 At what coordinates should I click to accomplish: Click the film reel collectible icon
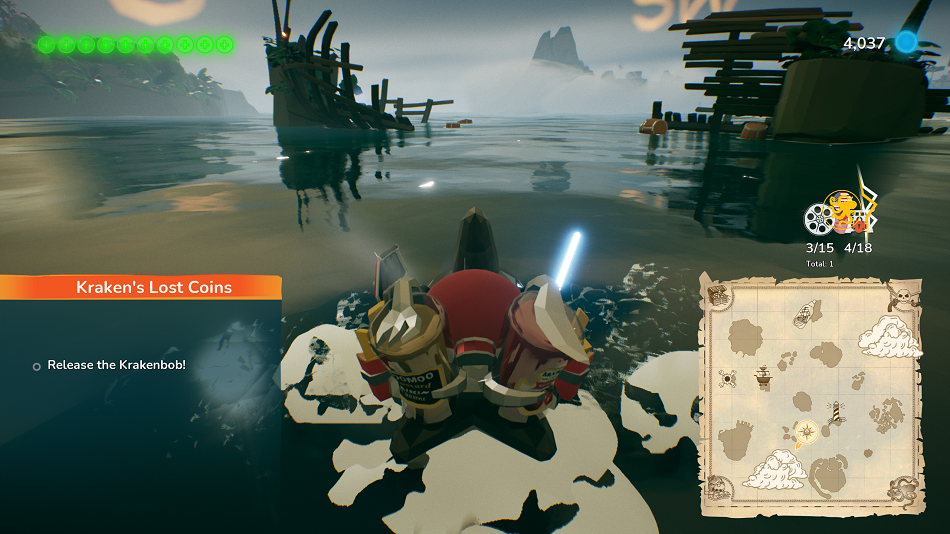click(x=819, y=218)
